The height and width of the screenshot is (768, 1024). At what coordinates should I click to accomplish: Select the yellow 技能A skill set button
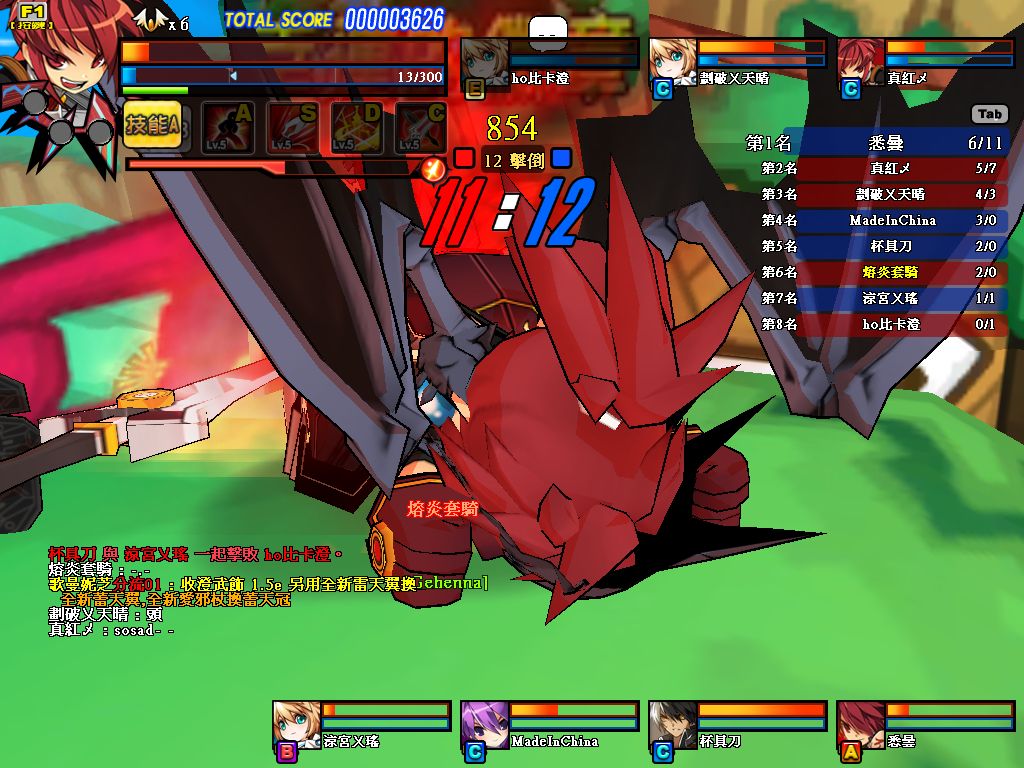point(153,125)
